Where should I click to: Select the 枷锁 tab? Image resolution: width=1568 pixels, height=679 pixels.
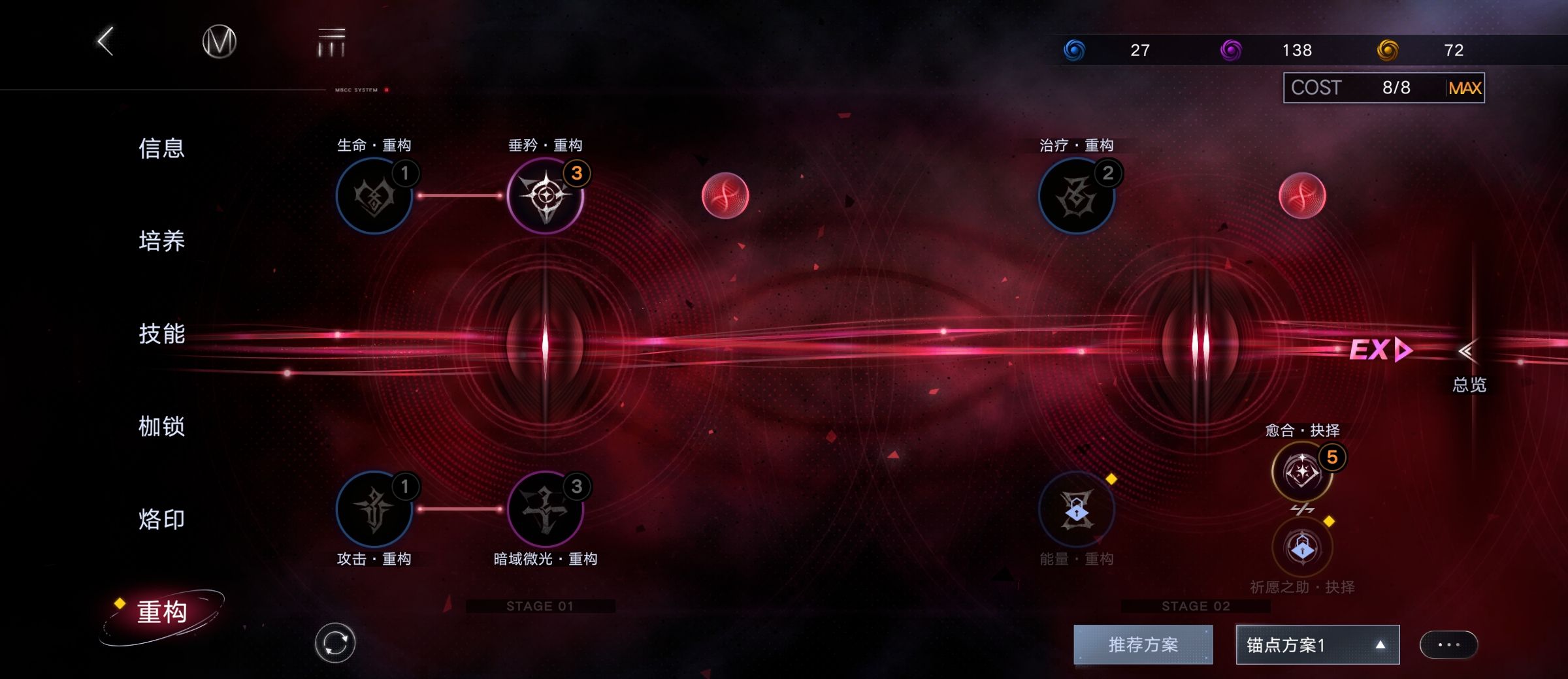coord(161,426)
